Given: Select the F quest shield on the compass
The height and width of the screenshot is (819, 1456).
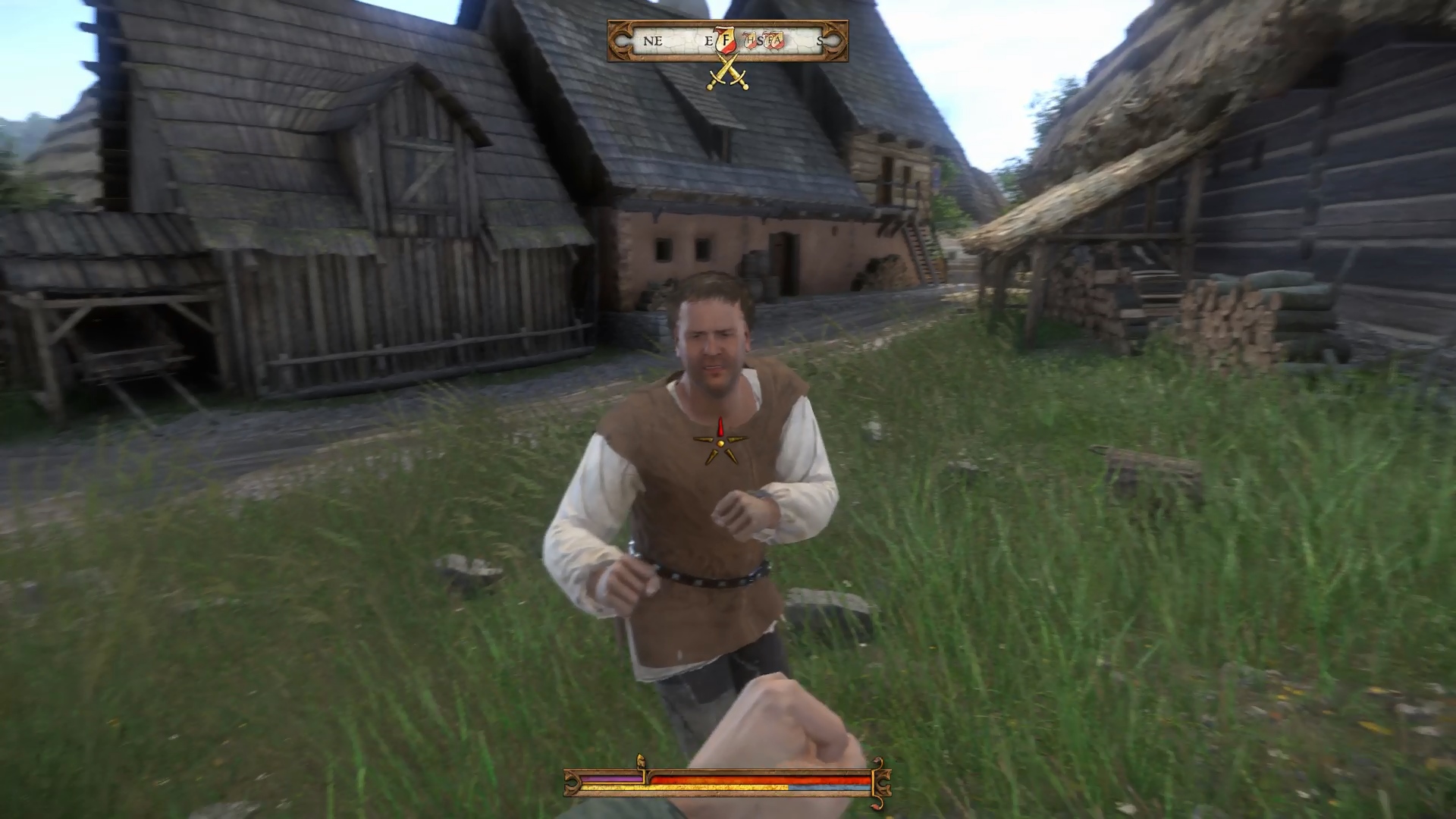Looking at the screenshot, I should click(726, 40).
